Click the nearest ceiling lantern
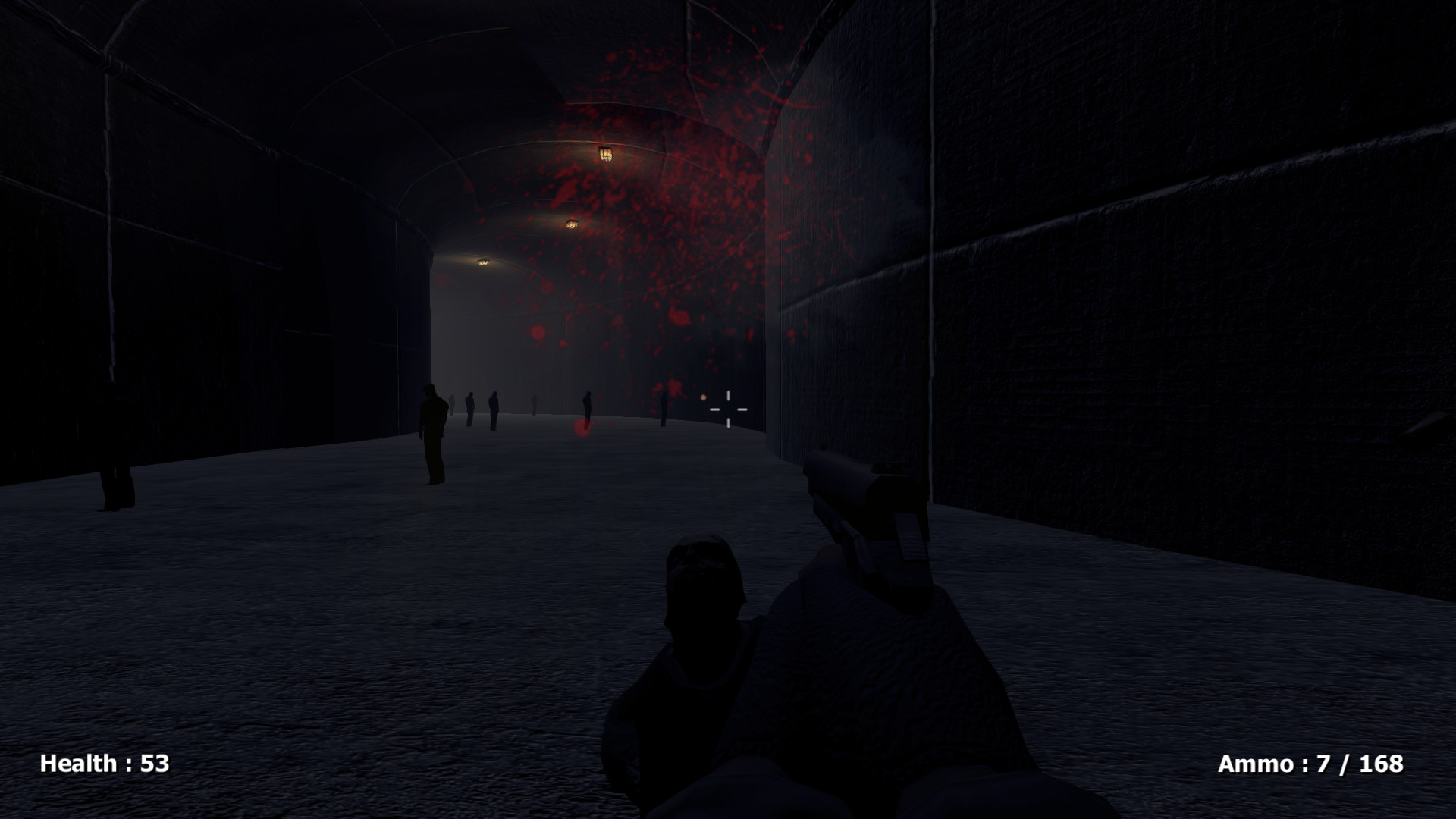Screen dimensions: 1456x819 pyautogui.click(x=605, y=152)
